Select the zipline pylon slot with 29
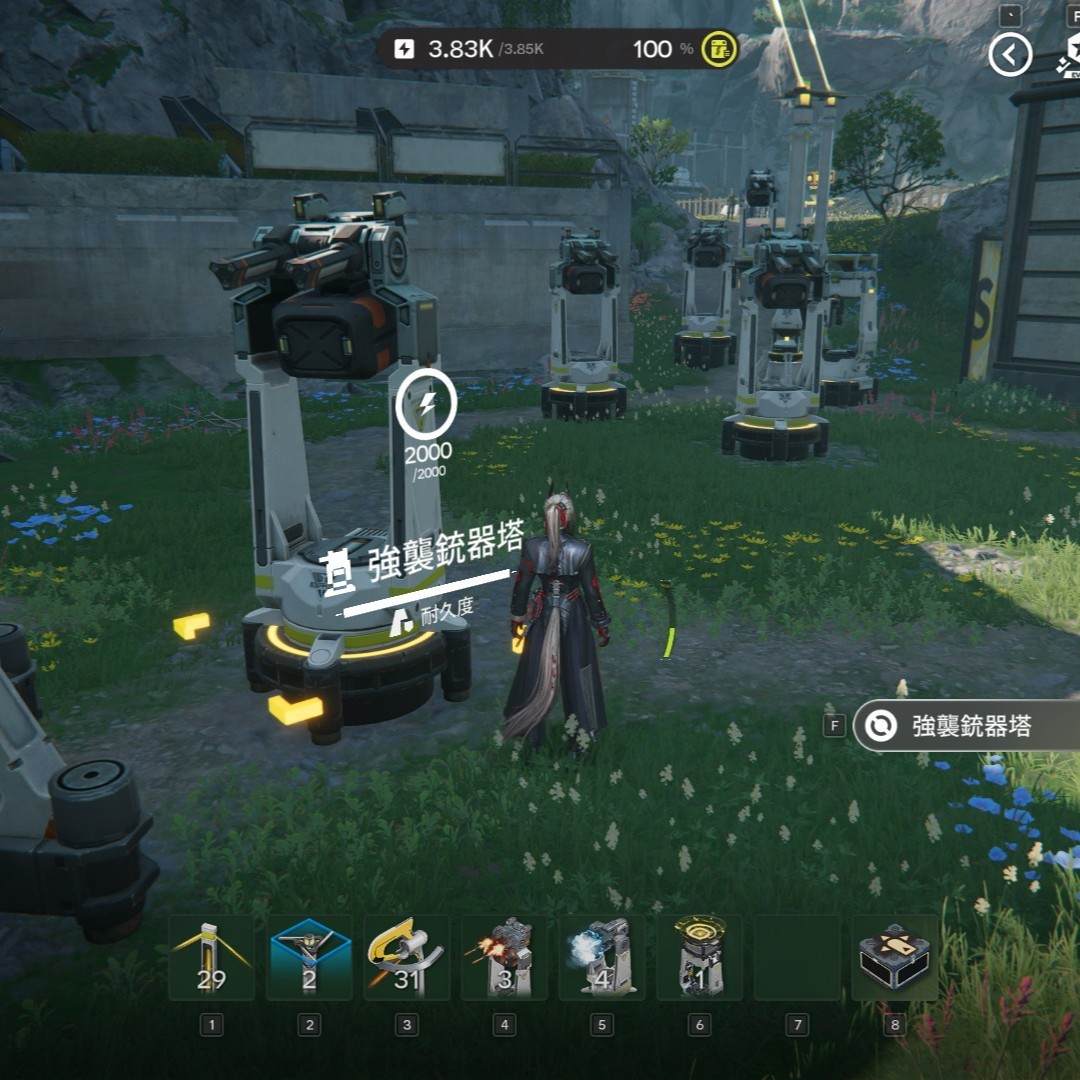Image resolution: width=1080 pixels, height=1080 pixels. click(x=211, y=958)
